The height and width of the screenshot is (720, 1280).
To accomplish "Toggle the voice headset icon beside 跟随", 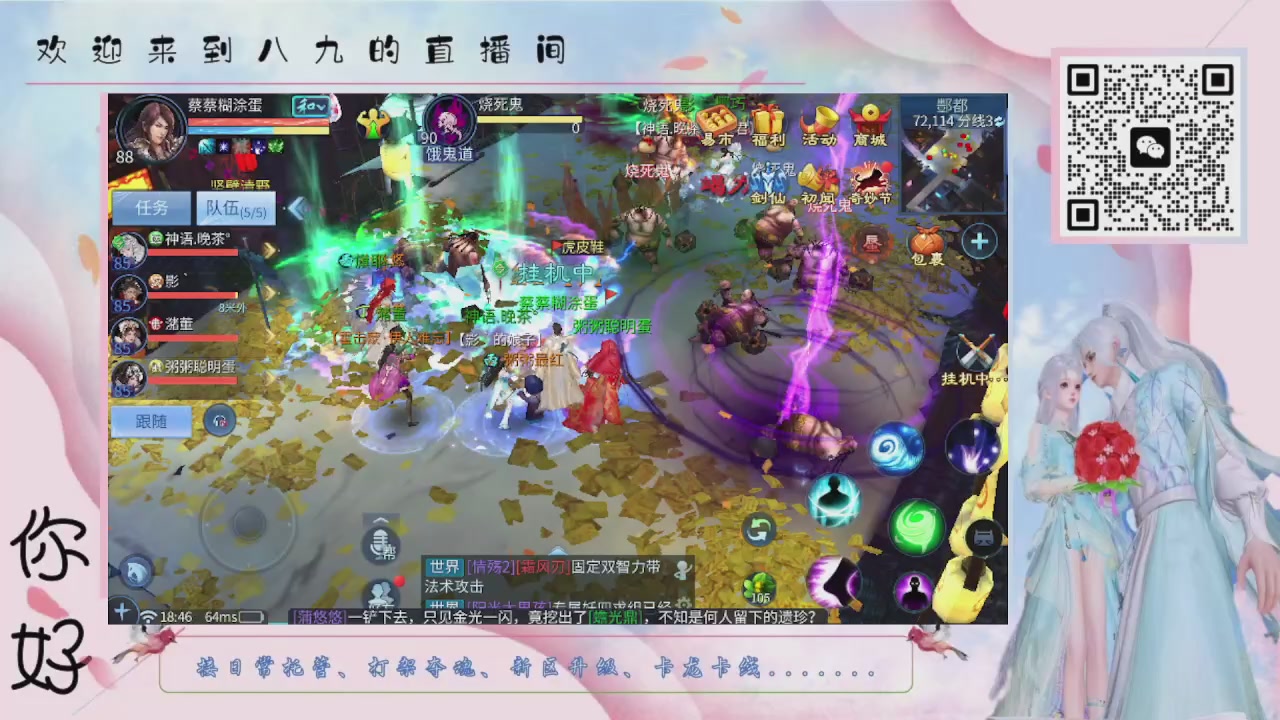I will (x=218, y=420).
